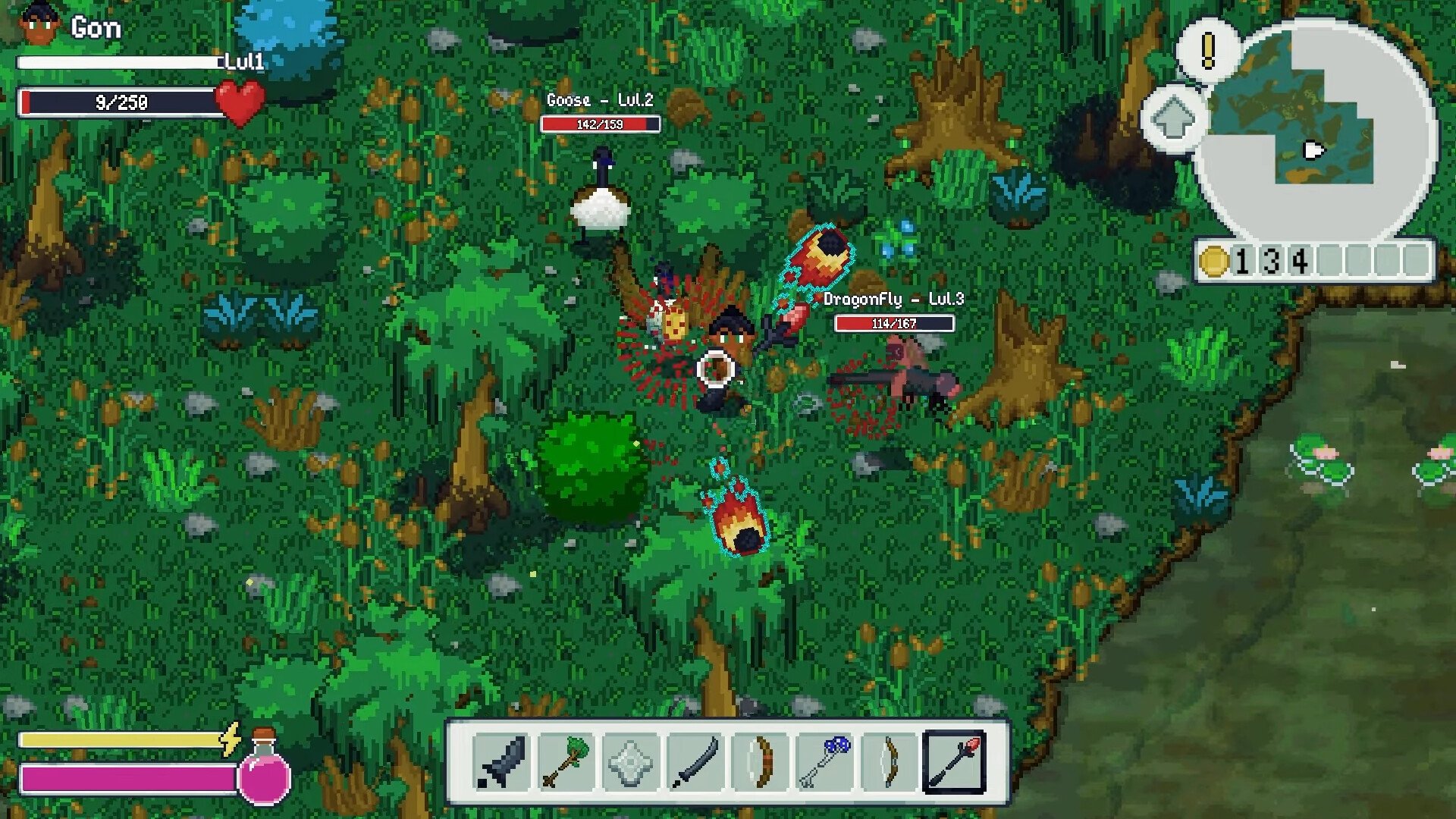Click the gray up-arrow level button
The width and height of the screenshot is (1456, 819).
pos(1172,118)
